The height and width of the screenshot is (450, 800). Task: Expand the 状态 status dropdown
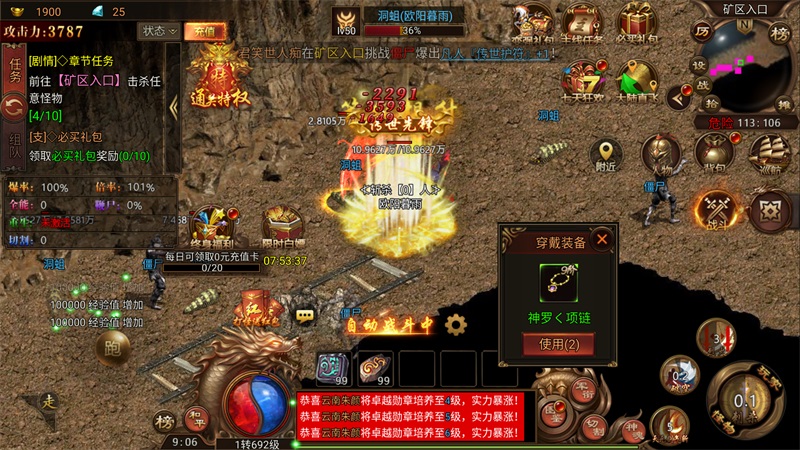[x=159, y=31]
